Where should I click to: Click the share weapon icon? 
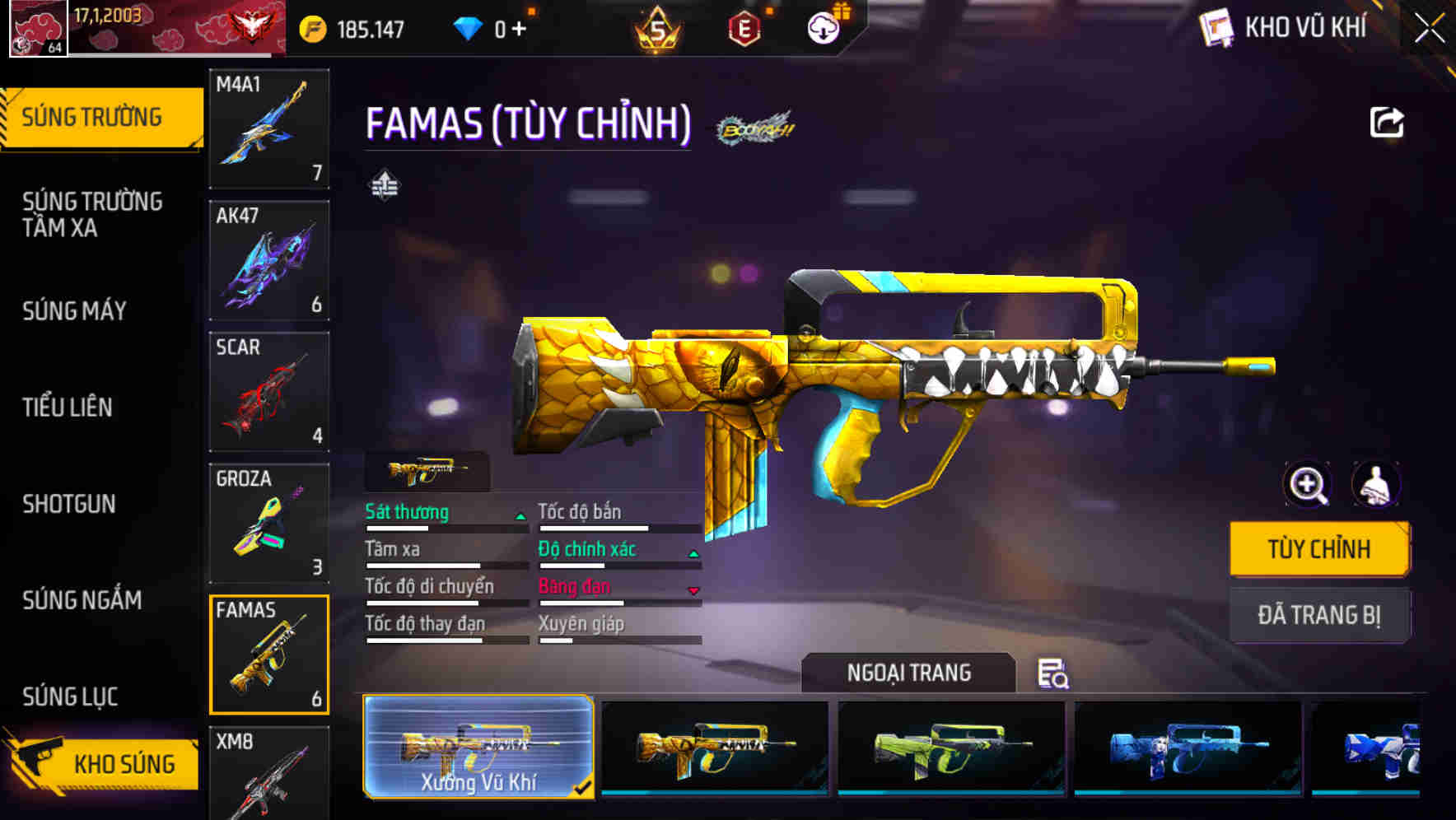(1388, 122)
